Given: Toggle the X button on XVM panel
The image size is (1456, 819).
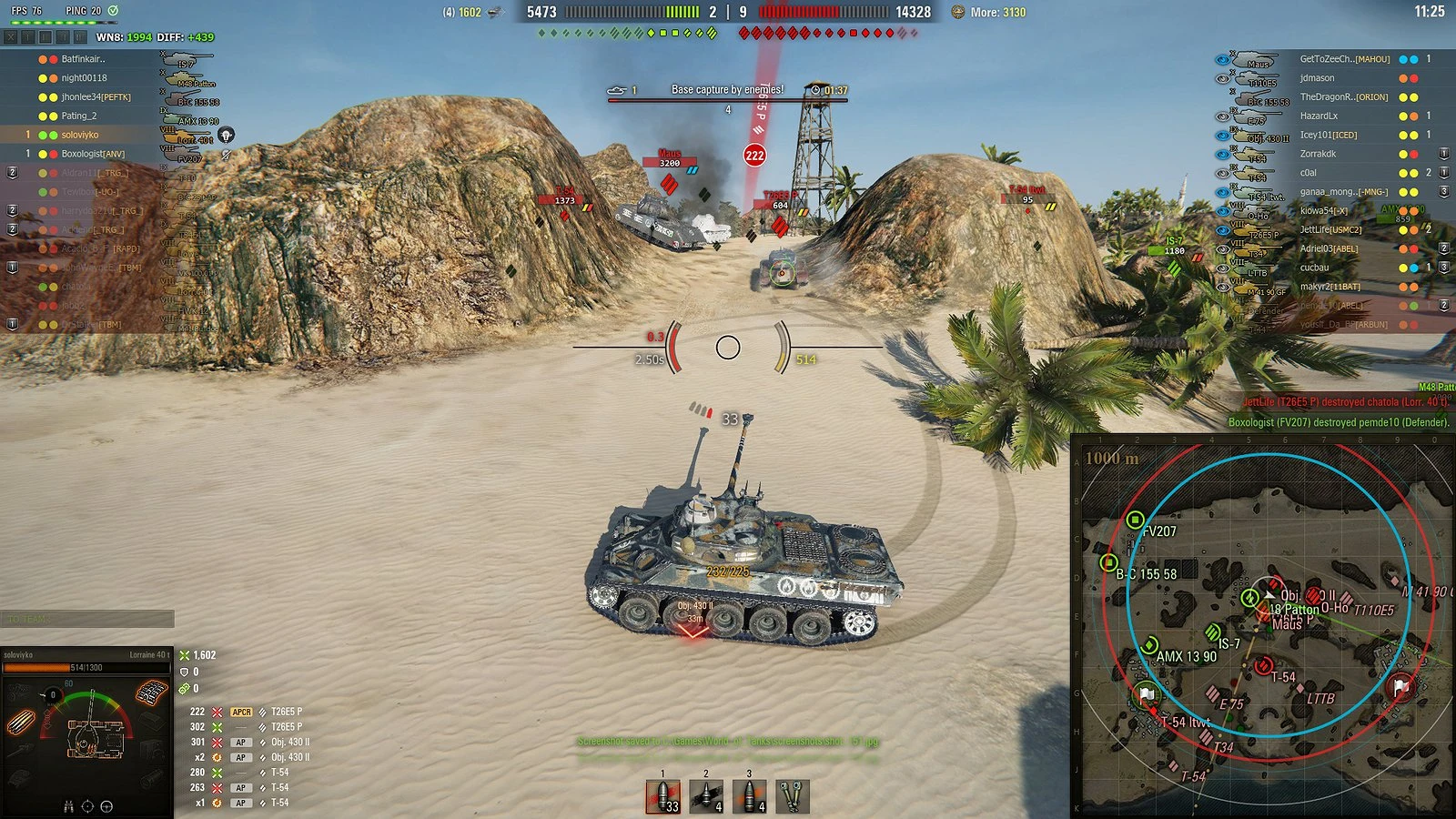Looking at the screenshot, I should 11,37.
